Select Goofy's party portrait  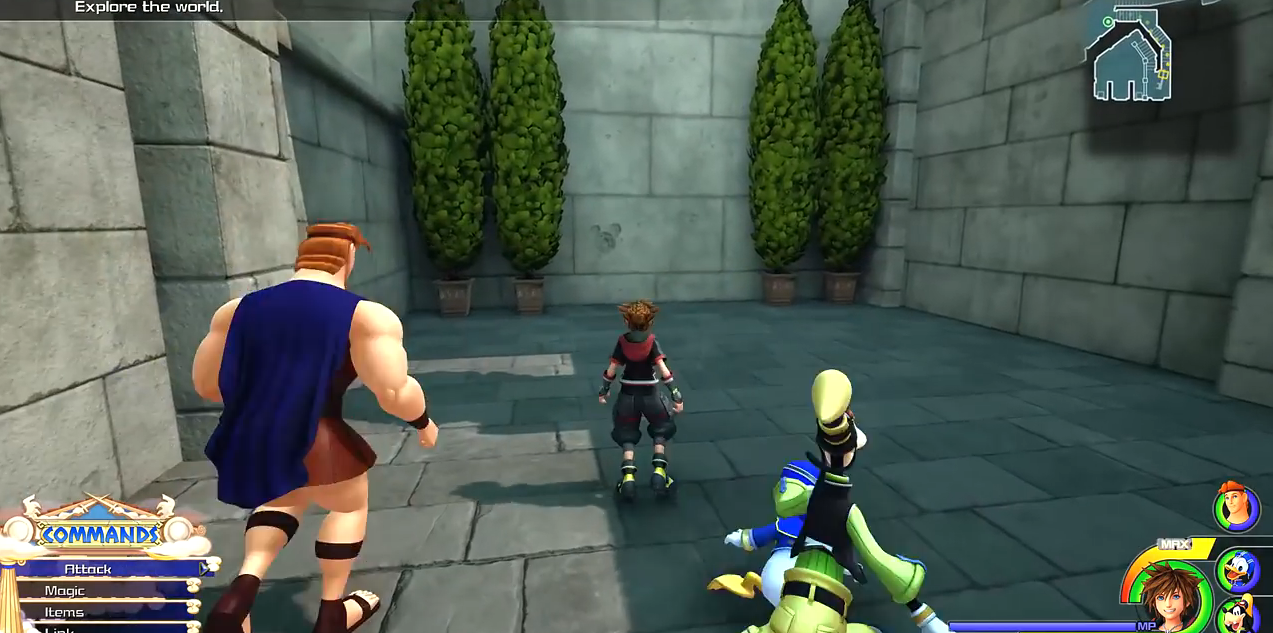pyautogui.click(x=1239, y=614)
